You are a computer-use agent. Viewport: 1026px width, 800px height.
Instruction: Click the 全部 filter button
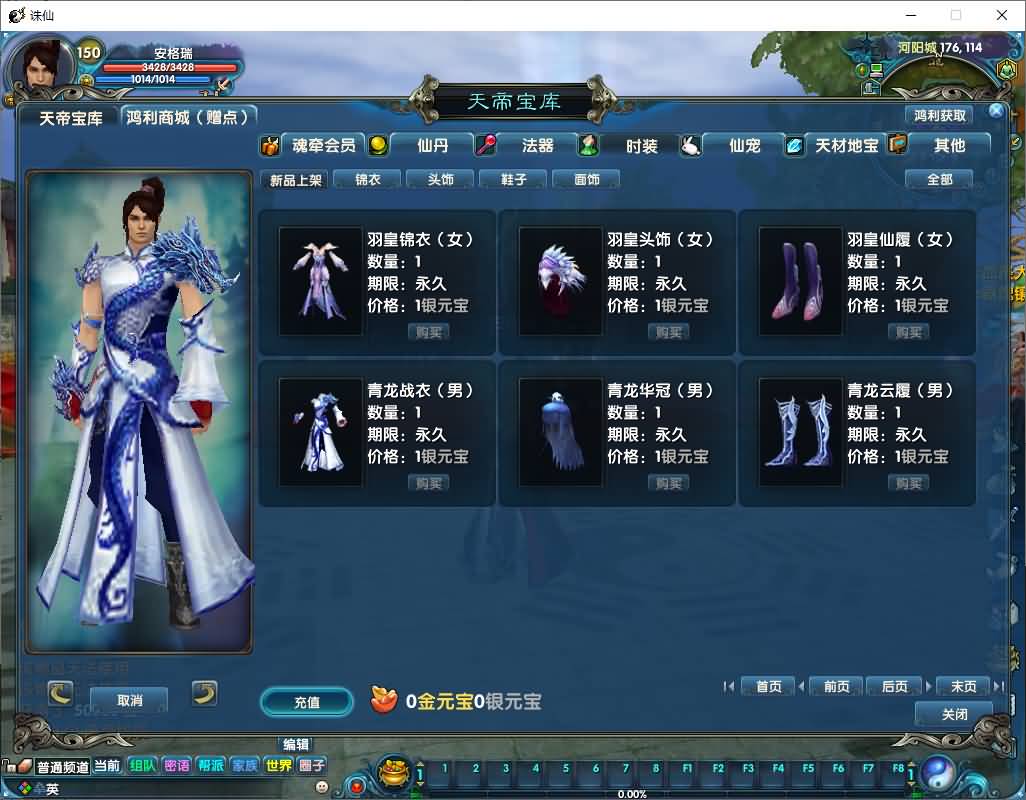[939, 180]
